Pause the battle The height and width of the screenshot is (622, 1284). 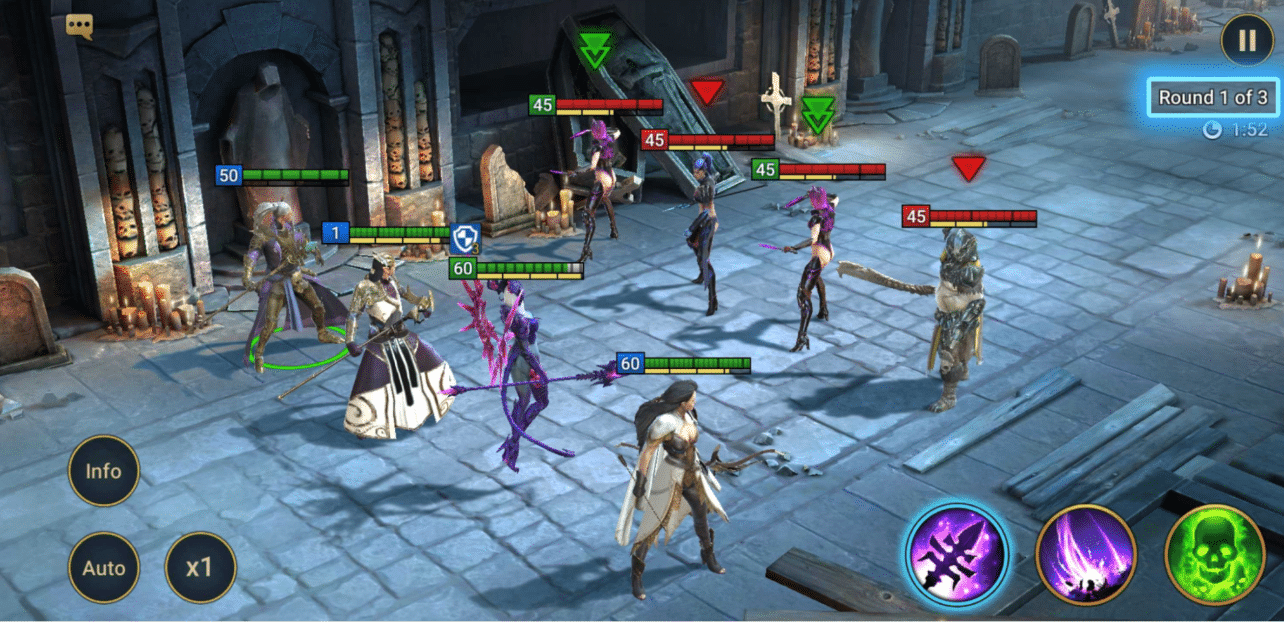click(x=1246, y=41)
